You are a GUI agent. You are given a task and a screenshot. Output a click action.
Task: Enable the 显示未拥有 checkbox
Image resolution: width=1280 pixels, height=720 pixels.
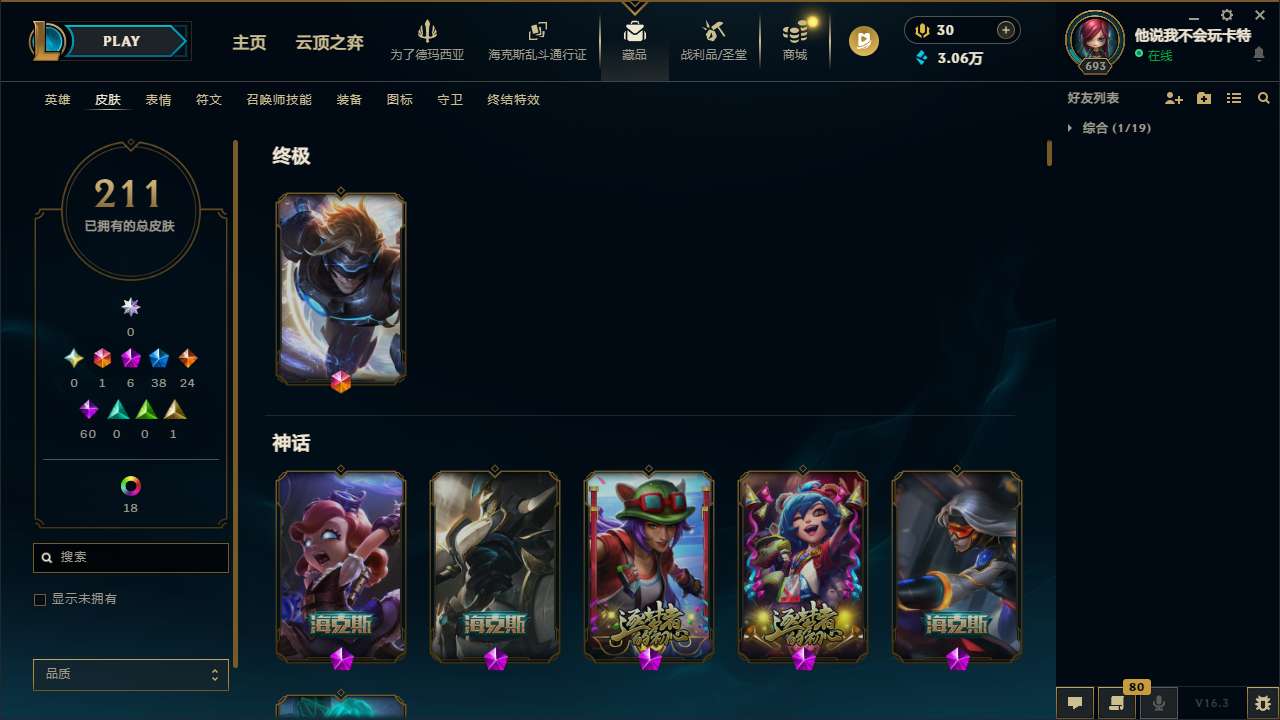[40, 599]
